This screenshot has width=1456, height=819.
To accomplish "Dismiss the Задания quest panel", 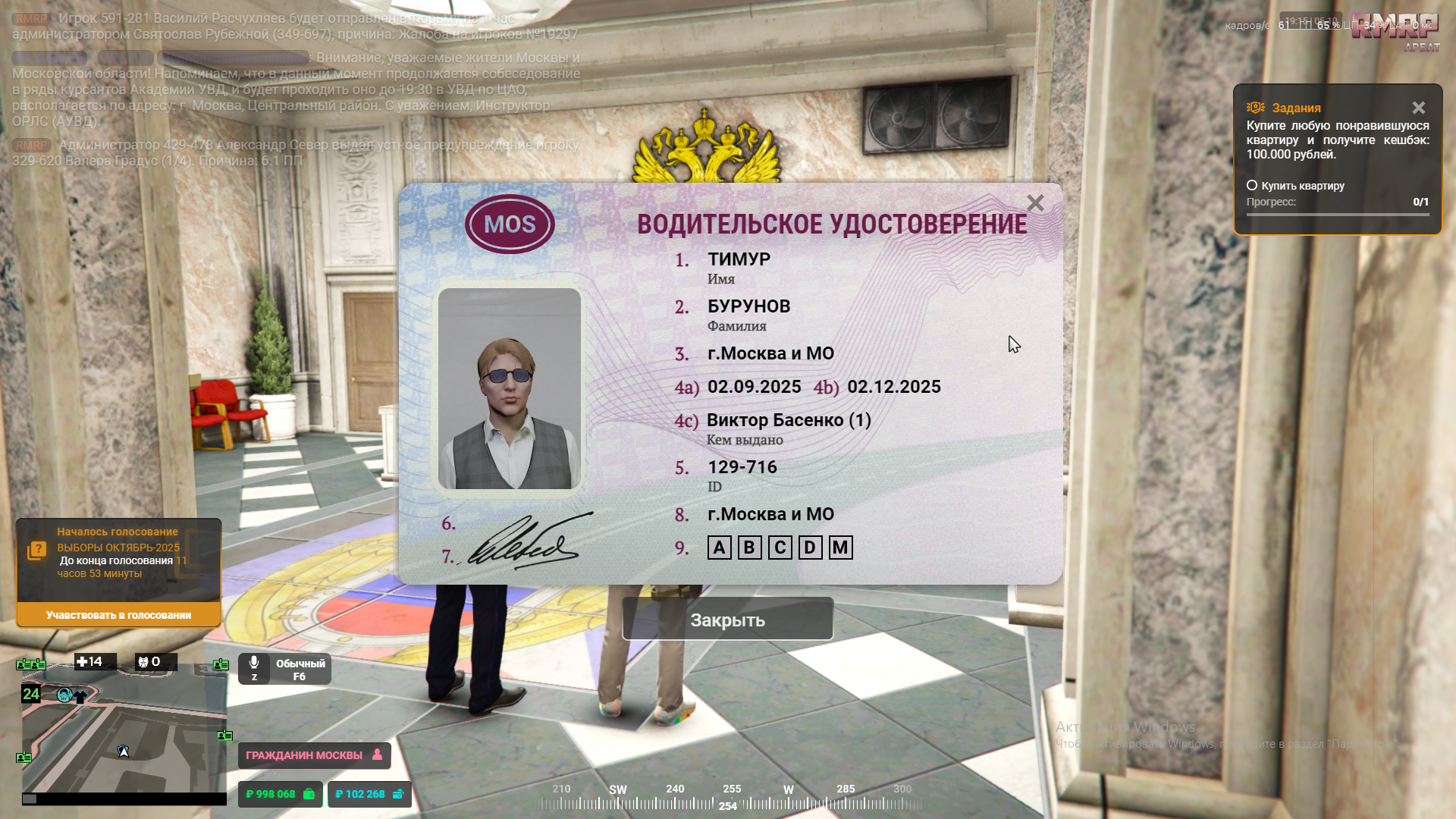I will click(x=1418, y=108).
